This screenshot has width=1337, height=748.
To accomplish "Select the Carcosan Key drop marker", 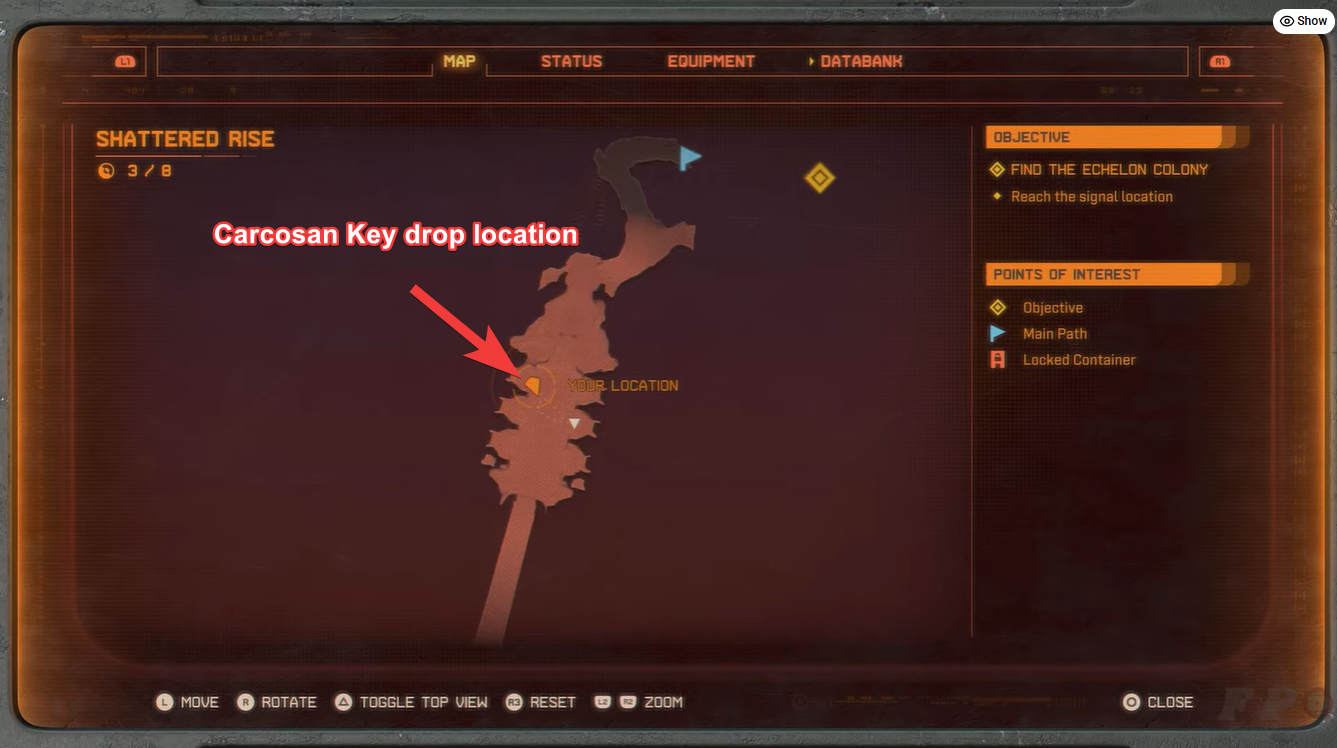I will coord(531,384).
